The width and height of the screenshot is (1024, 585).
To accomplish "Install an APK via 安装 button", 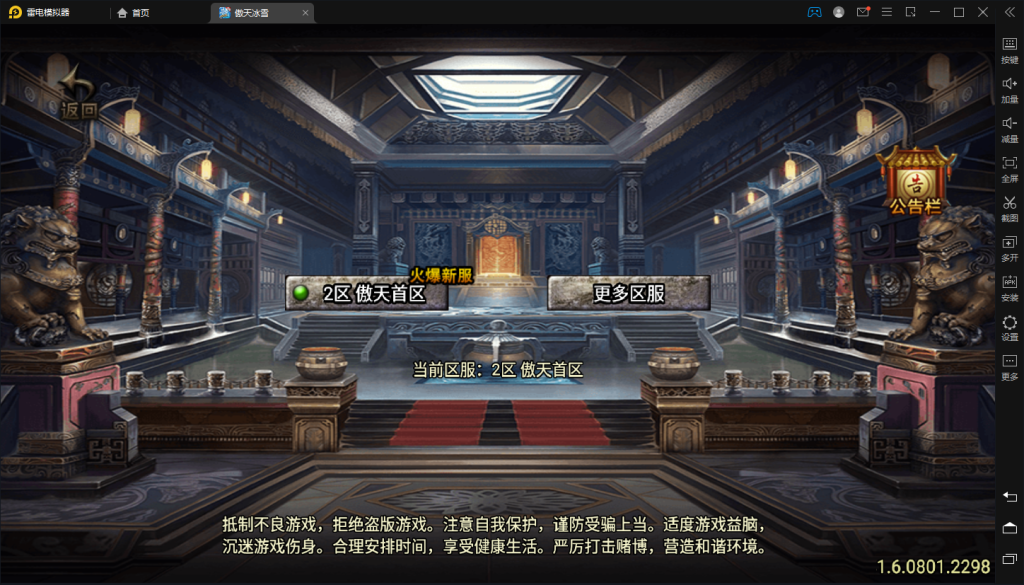I will coord(1009,287).
